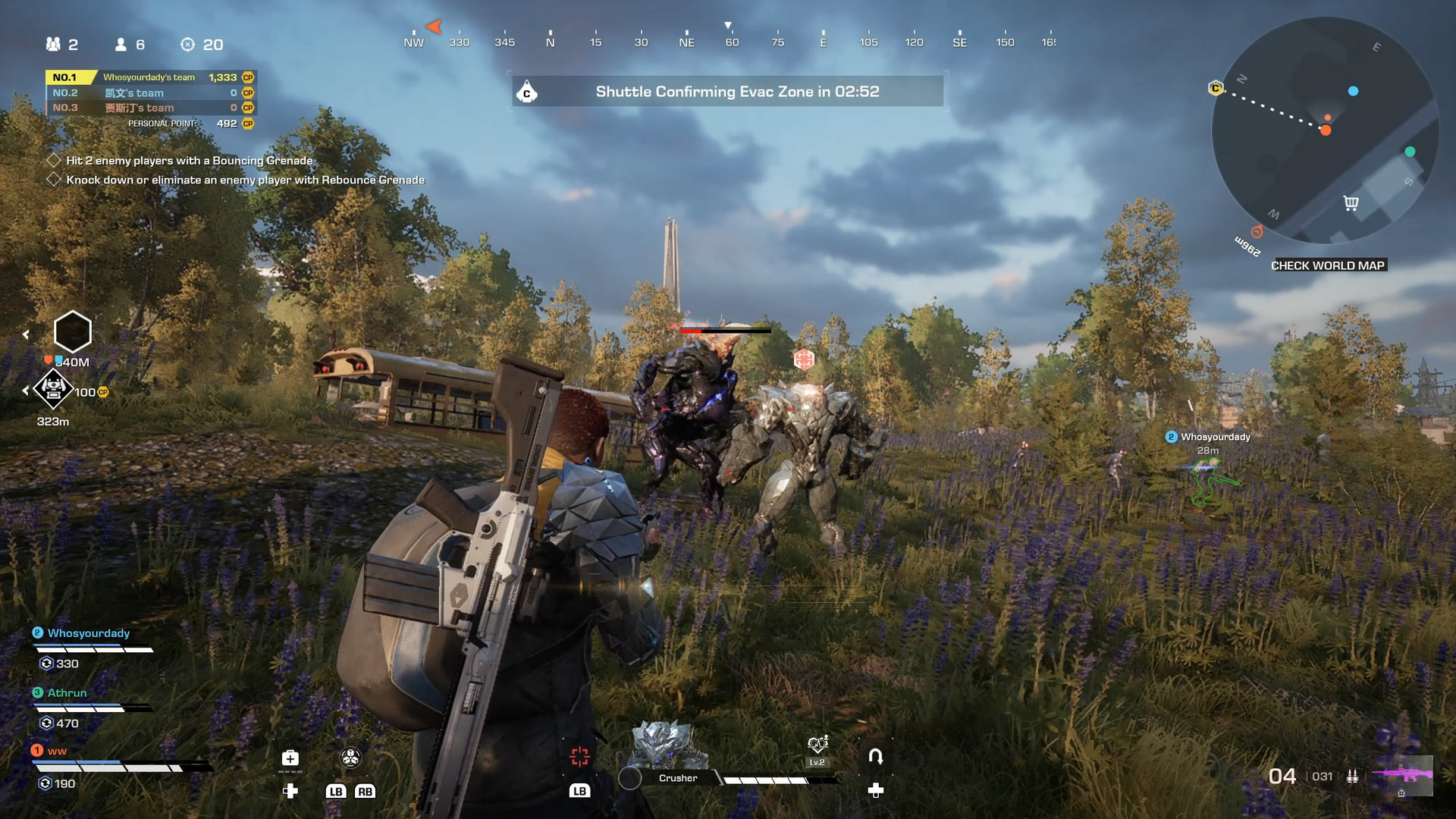Click the mech objective diamond icon
Image resolution: width=1456 pixels, height=819 pixels.
point(53,390)
